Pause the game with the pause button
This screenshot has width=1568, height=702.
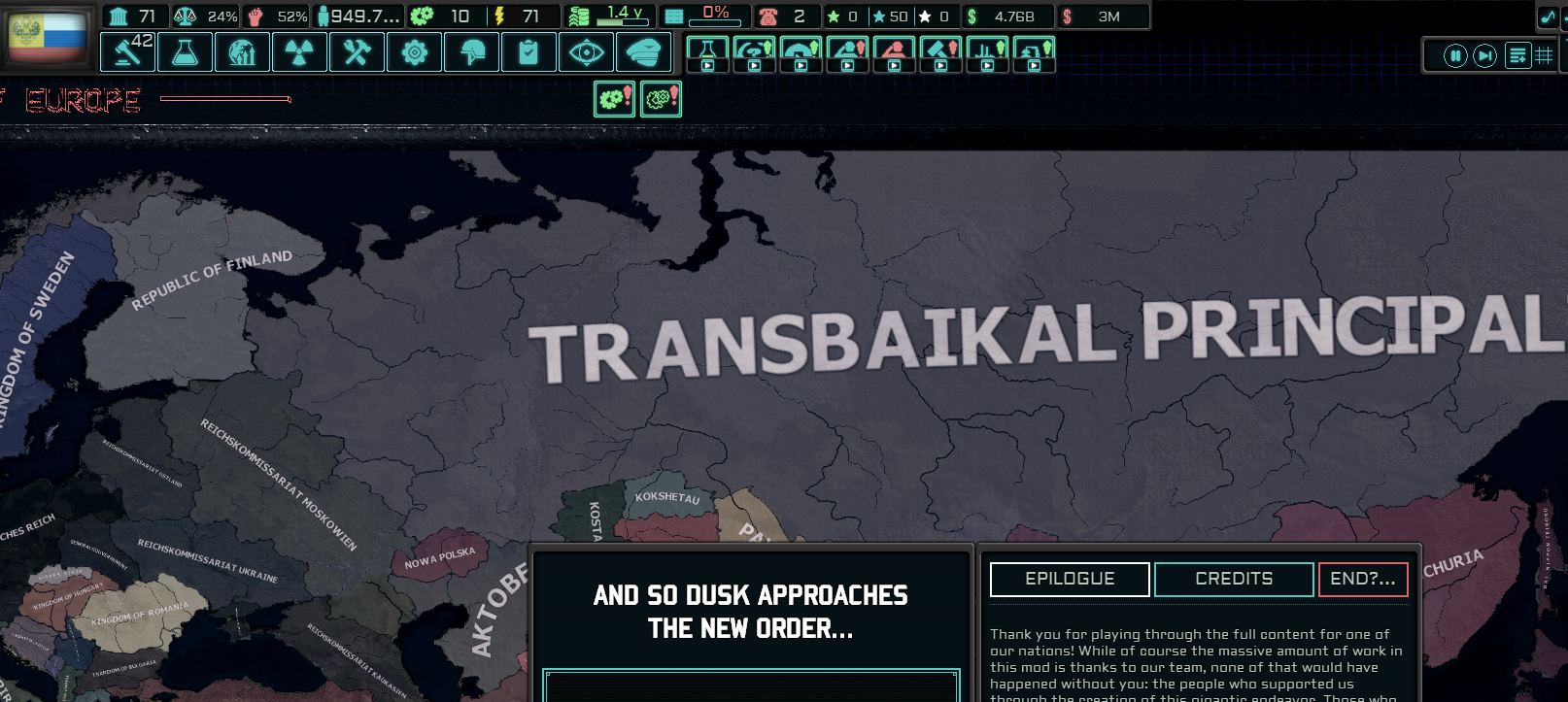[1454, 55]
